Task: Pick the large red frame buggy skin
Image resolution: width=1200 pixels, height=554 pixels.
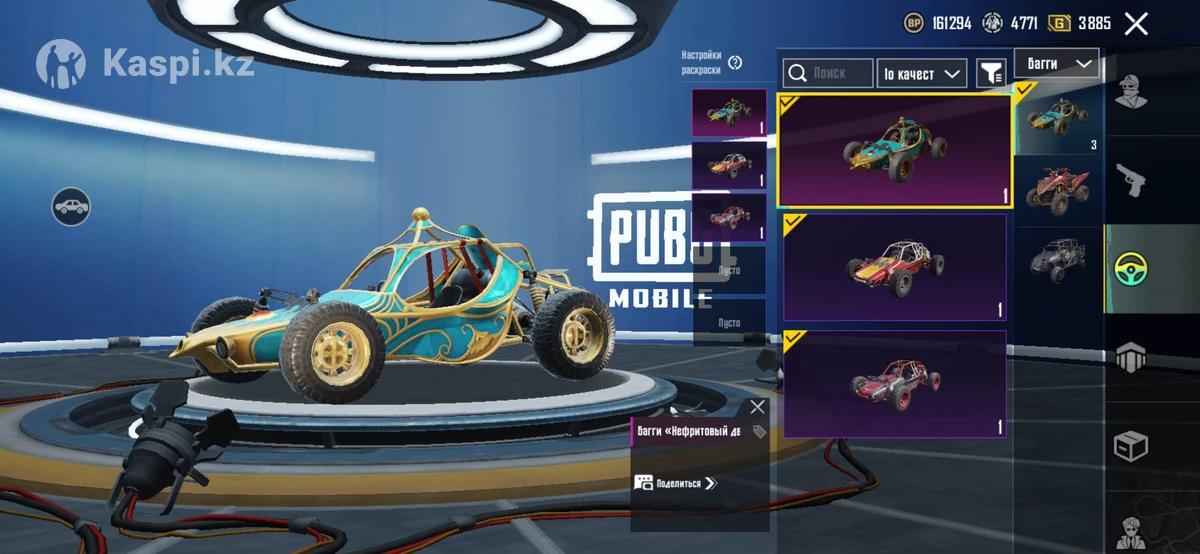Action: [x=895, y=384]
